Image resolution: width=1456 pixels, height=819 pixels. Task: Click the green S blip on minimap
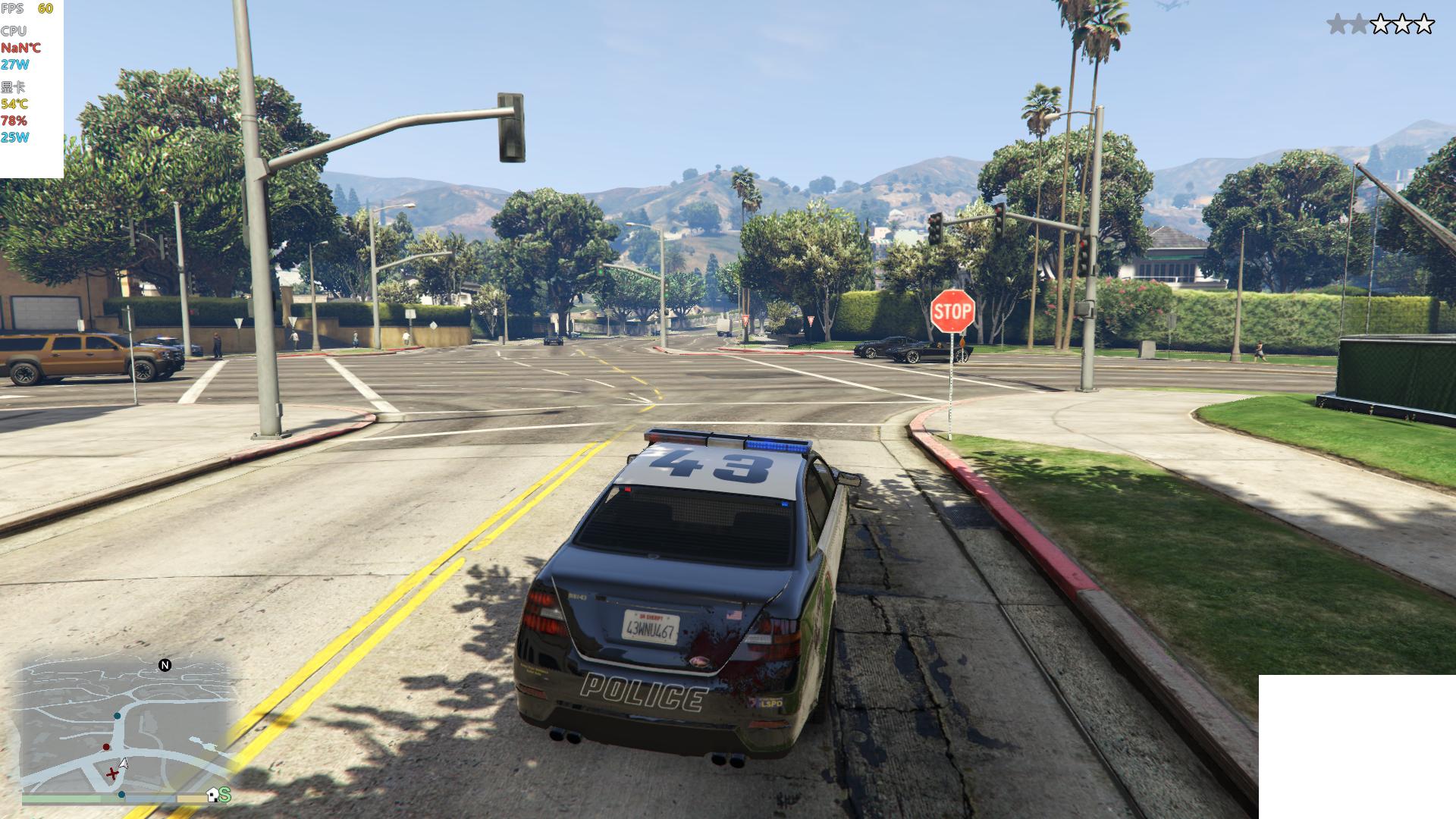pos(225,795)
